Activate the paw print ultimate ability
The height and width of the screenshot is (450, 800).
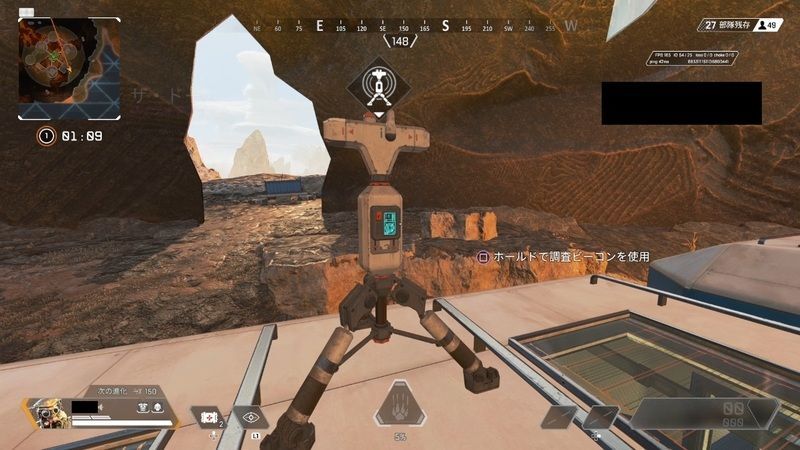(x=400, y=406)
